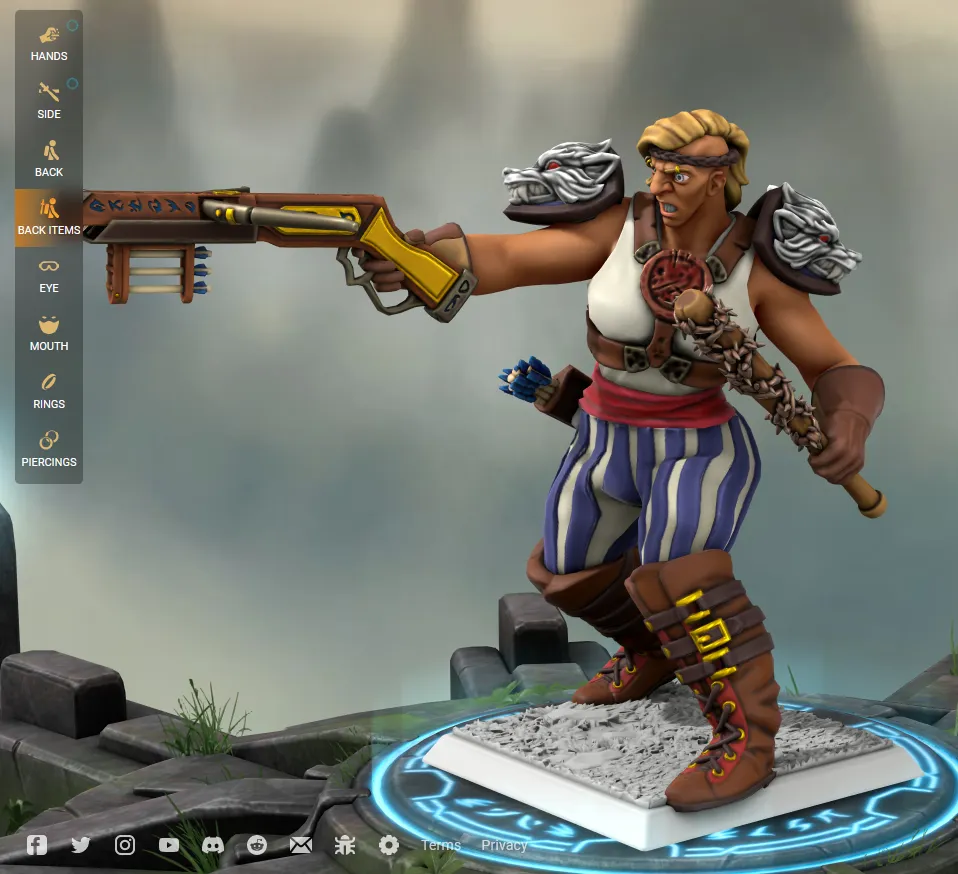Open the Reddit icon link
Viewport: 958px width, 874px height.
pos(257,845)
